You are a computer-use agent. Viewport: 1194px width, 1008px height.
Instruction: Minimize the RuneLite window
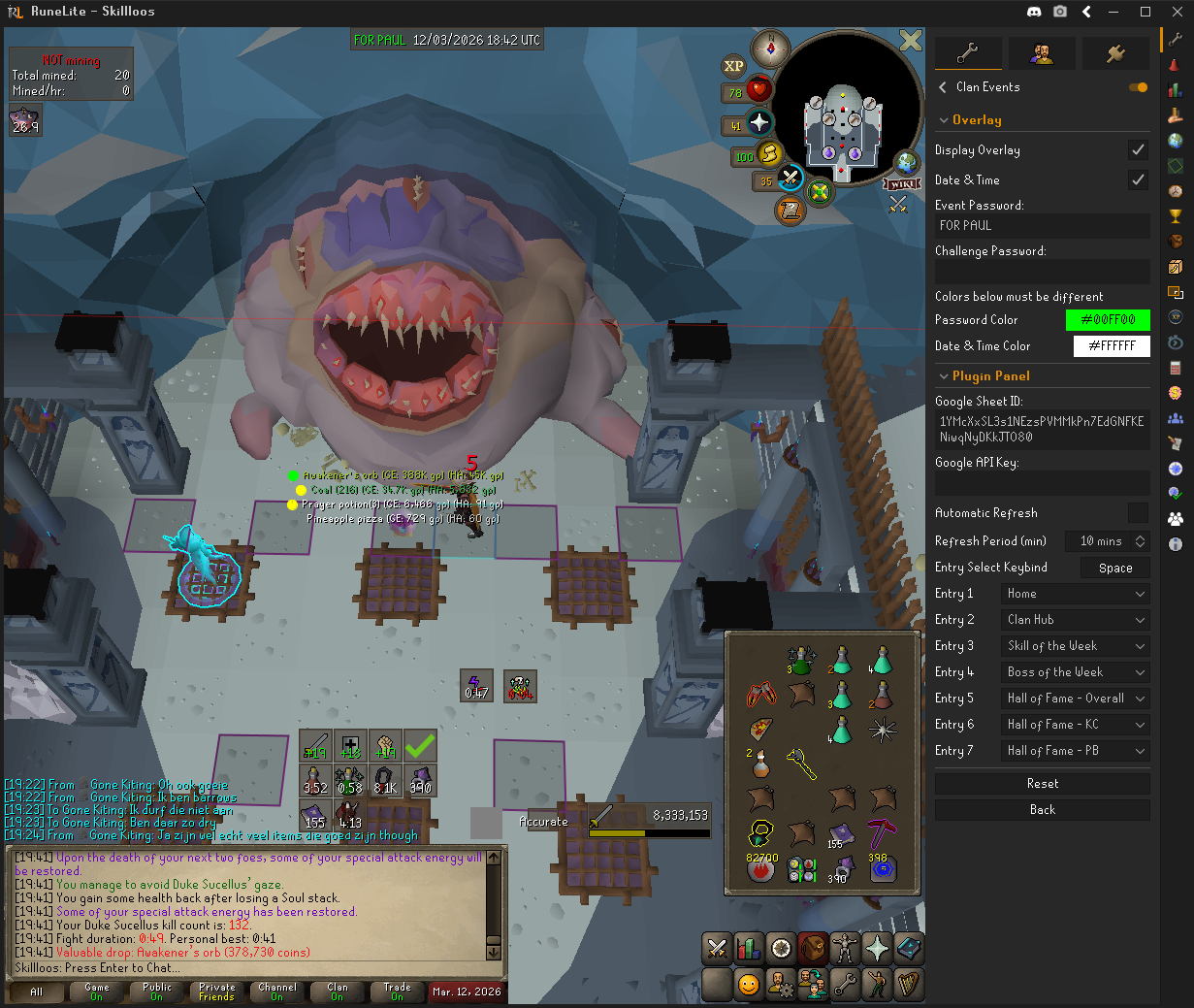1115,12
